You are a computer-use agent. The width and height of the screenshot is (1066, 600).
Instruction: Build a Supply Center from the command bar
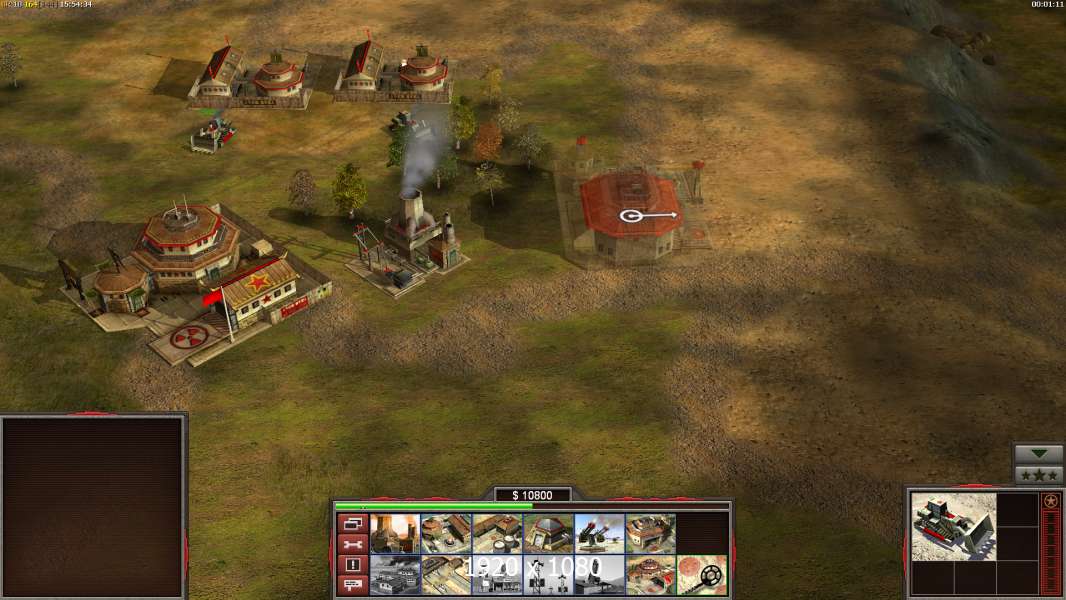pyautogui.click(x=497, y=534)
